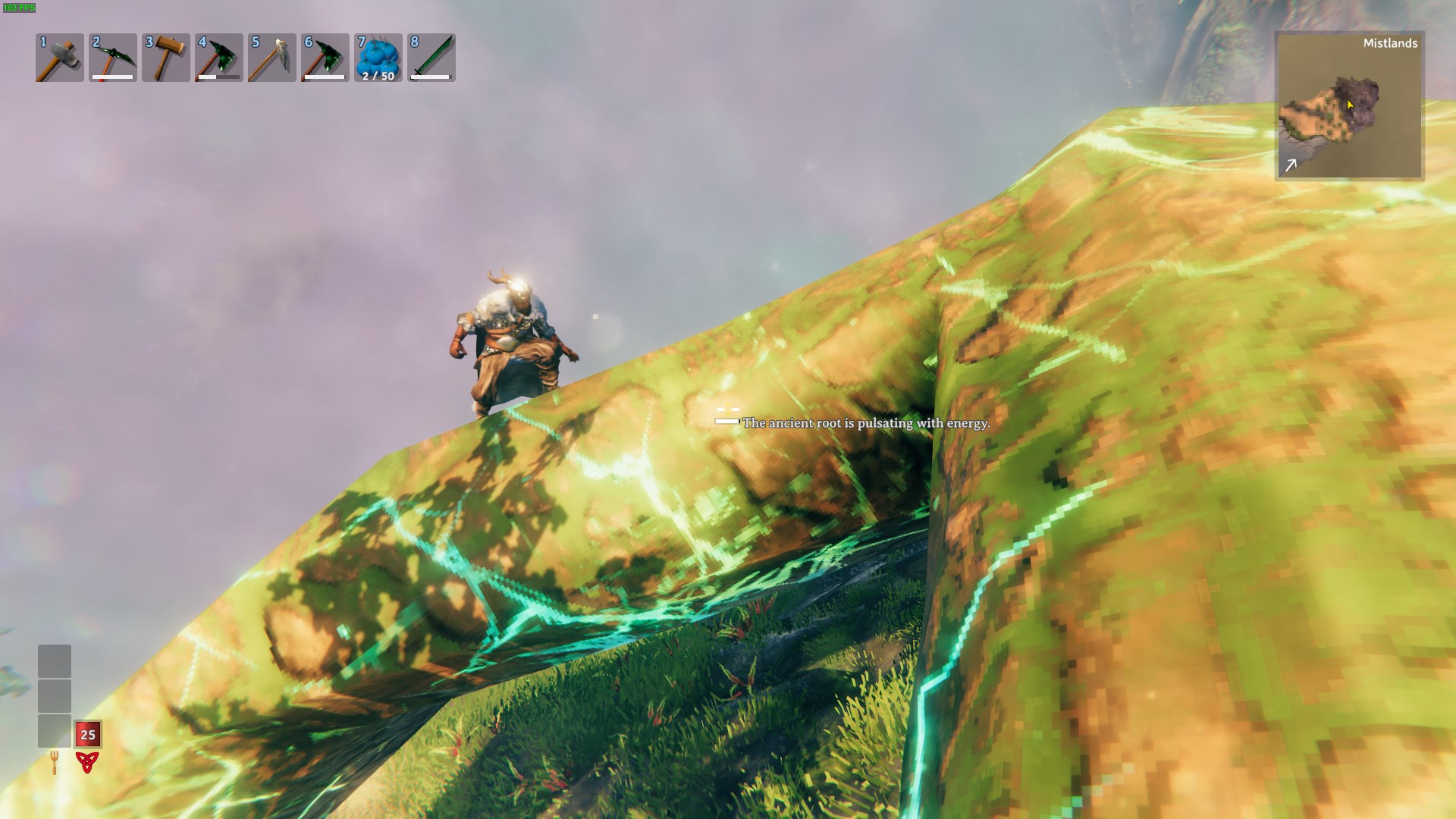Click the orange fork food icon
The width and height of the screenshot is (1456, 819).
coord(55,761)
